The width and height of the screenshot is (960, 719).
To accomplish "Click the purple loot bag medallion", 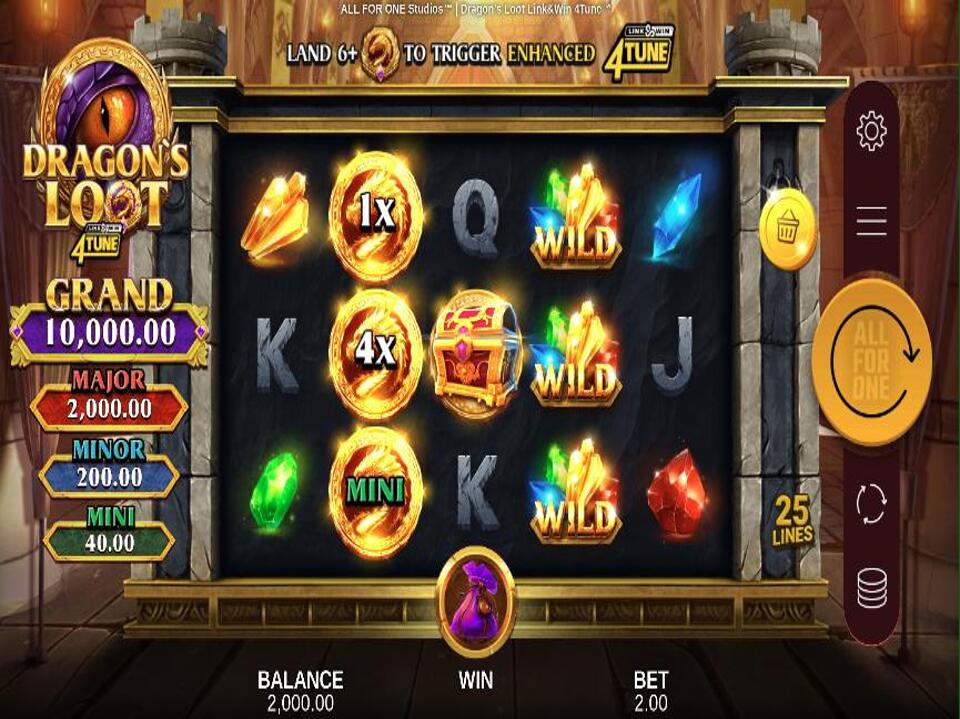I will click(476, 600).
